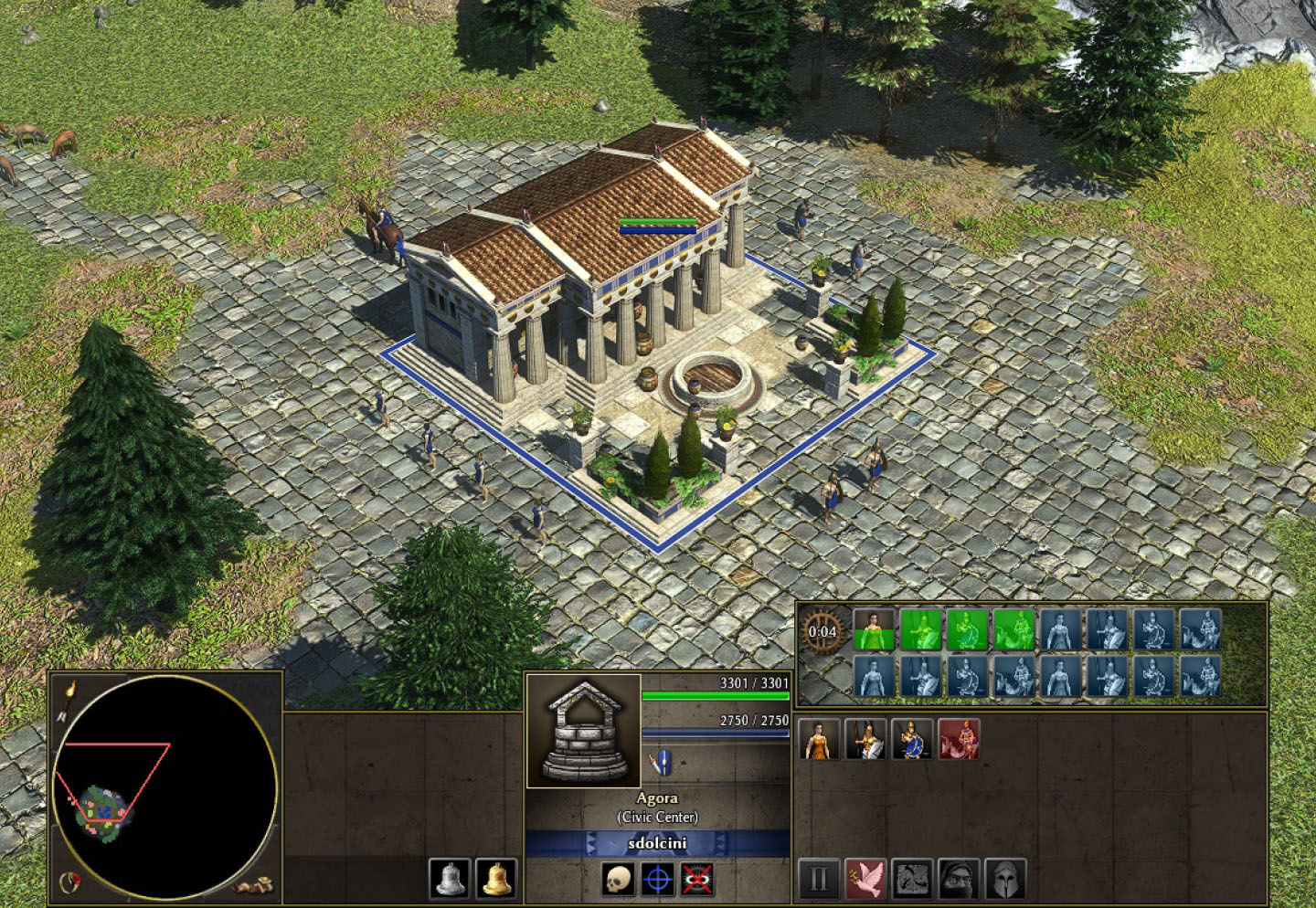Click the Agora stone well portrait
This screenshot has width=1316, height=908.
tap(583, 732)
